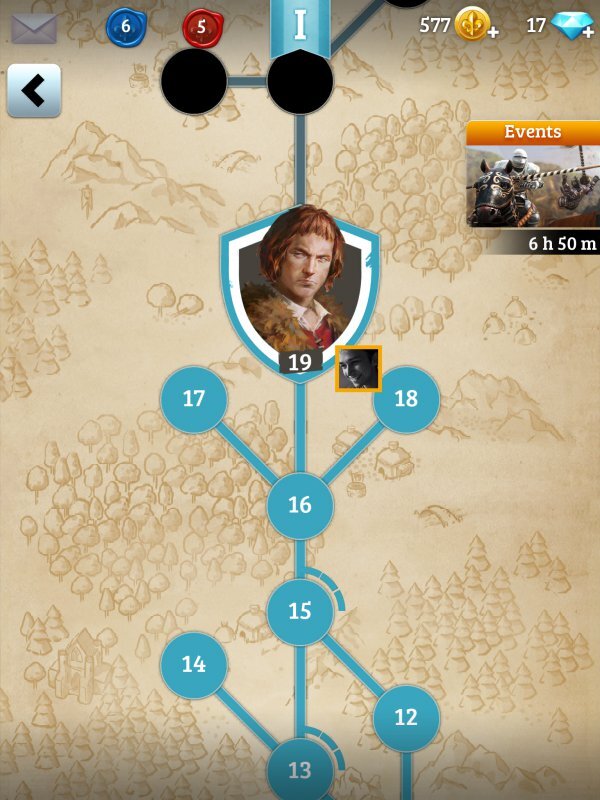
Task: Click the blue wax seal showing 6
Action: point(126,27)
